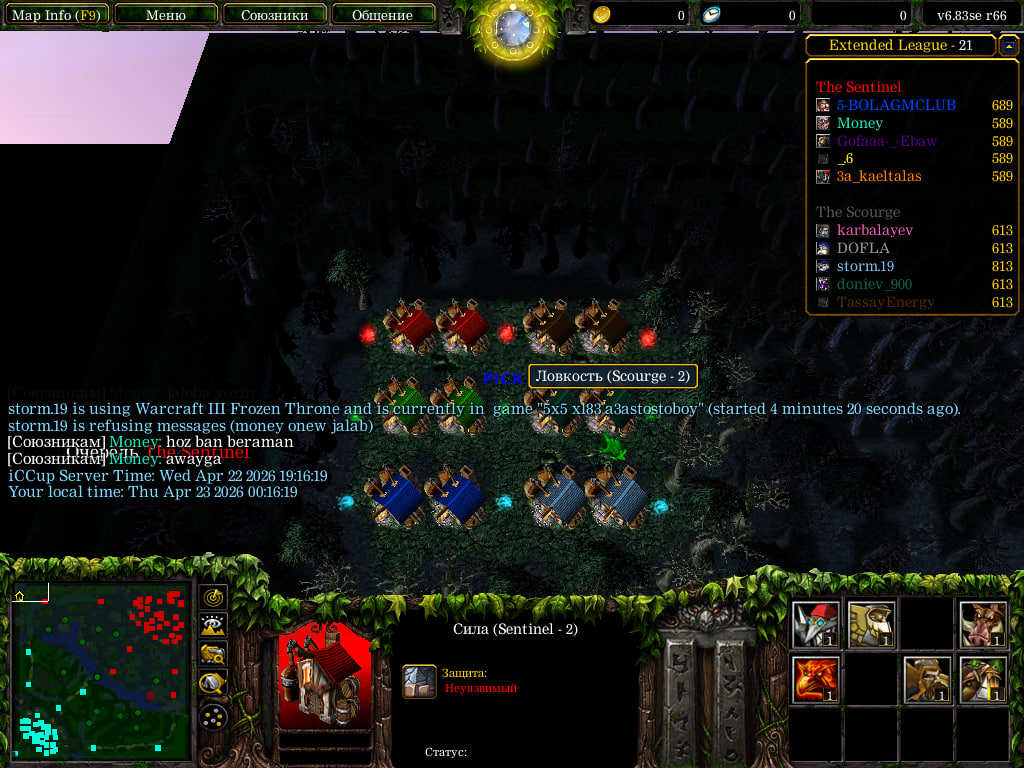Open the Общение chat log
The height and width of the screenshot is (768, 1024).
pyautogui.click(x=382, y=15)
